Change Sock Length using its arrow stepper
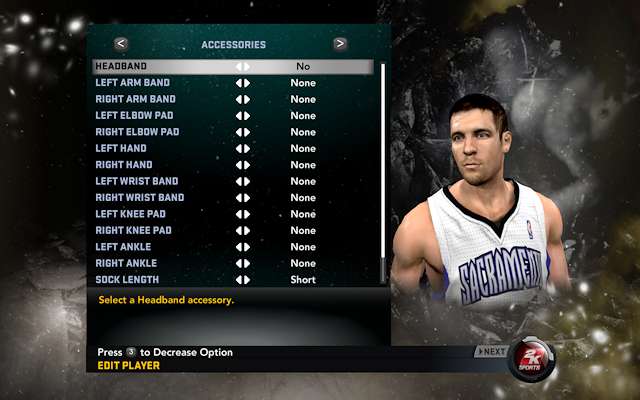The image size is (640, 400). [243, 279]
